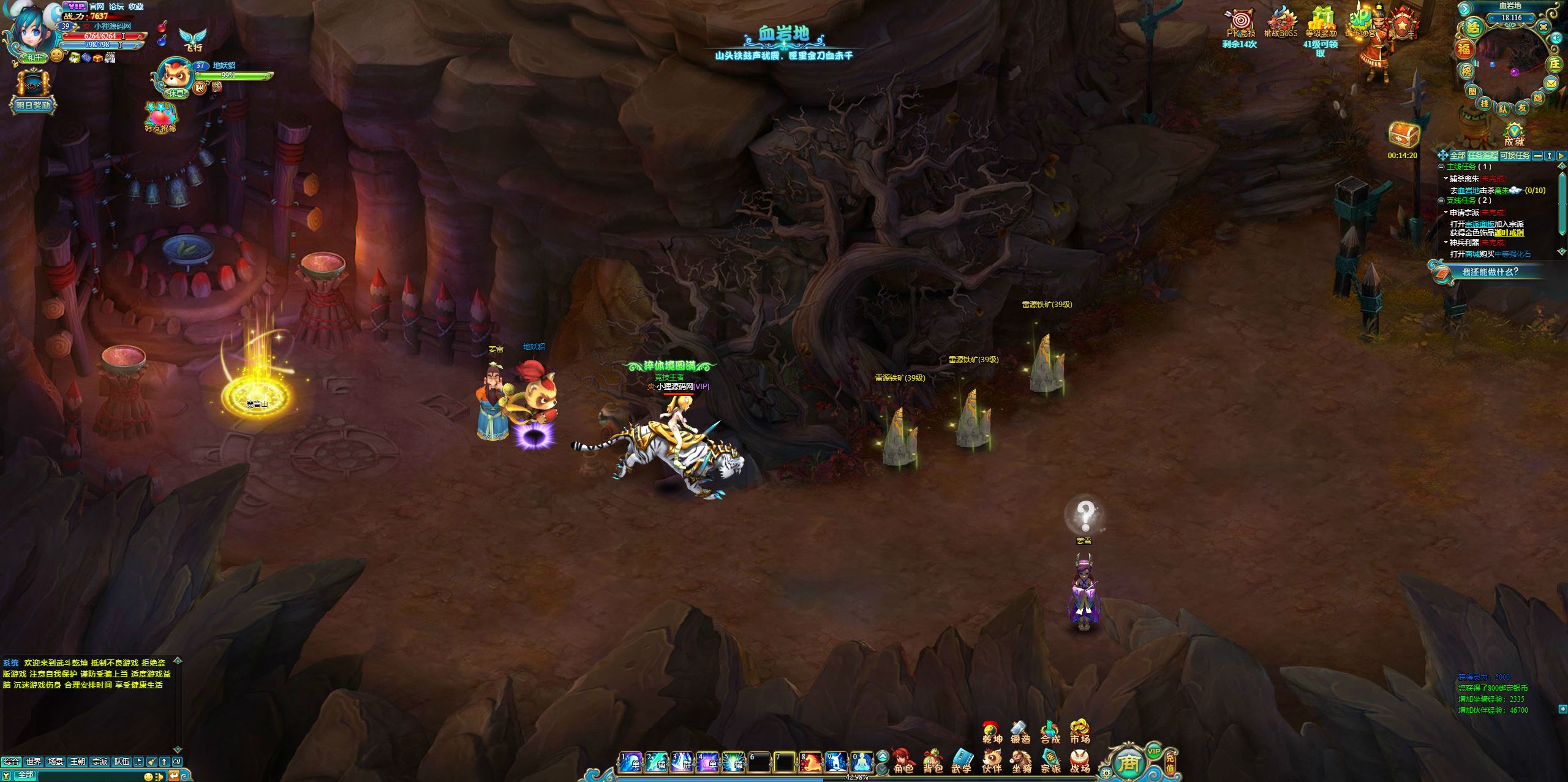Open the 背包 backpack inventory
This screenshot has height=782, width=1568.
(x=932, y=761)
